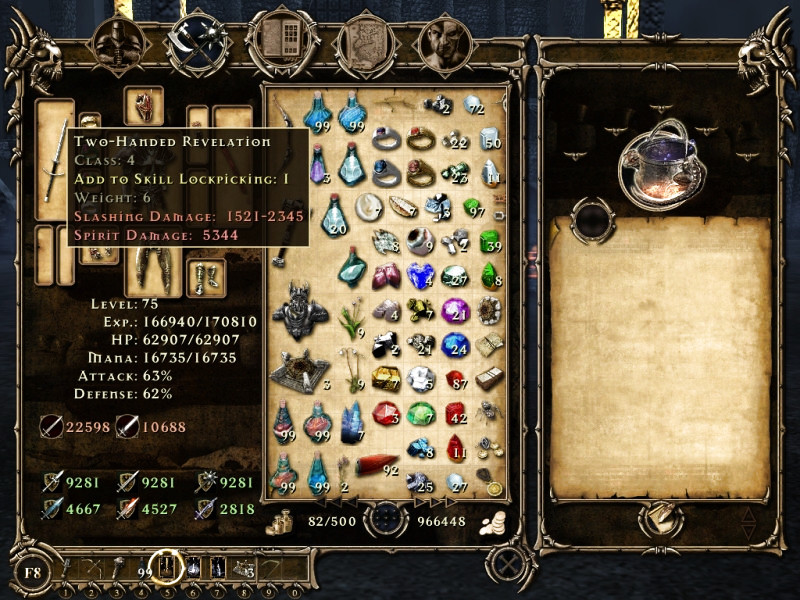Pick the blue heart-shaped gem
Screen dimensions: 800x600
421,275
